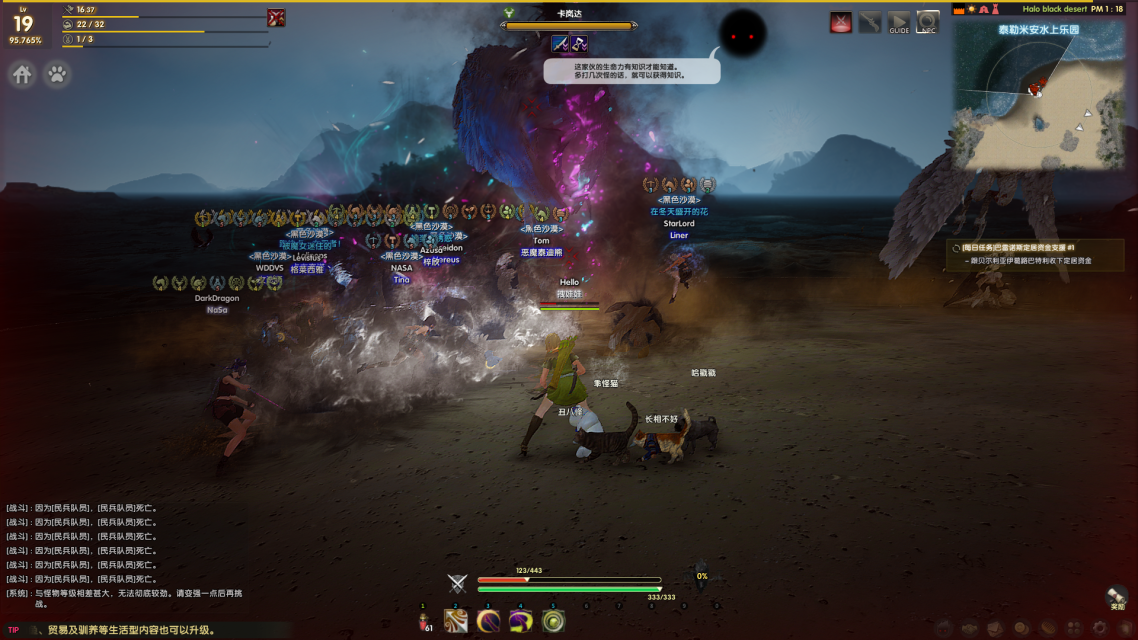Use the red health potion in slot 1
The image size is (1138, 640).
[423, 622]
